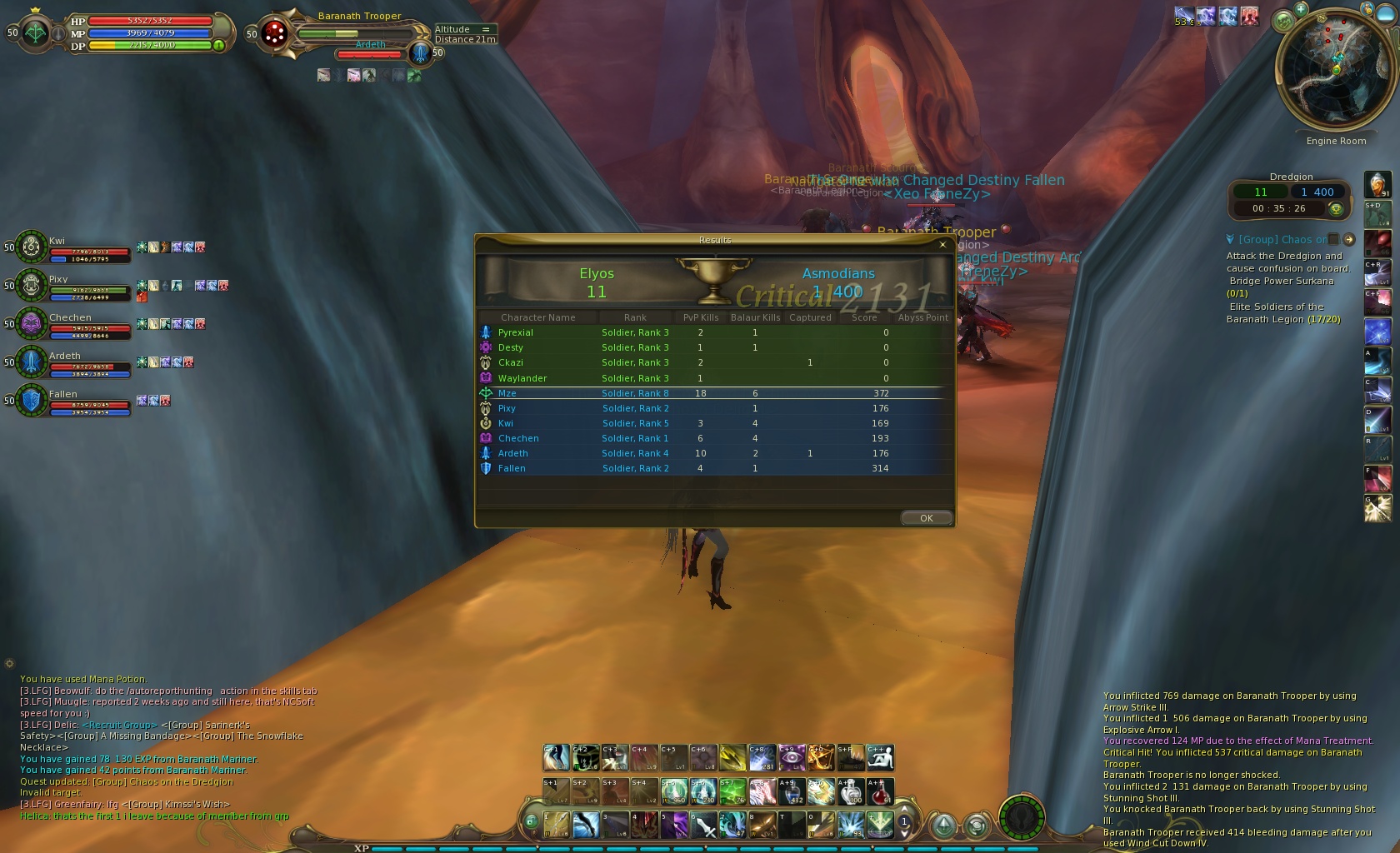
Task: Target group member Kwi's portrait frame
Action: click(x=31, y=247)
